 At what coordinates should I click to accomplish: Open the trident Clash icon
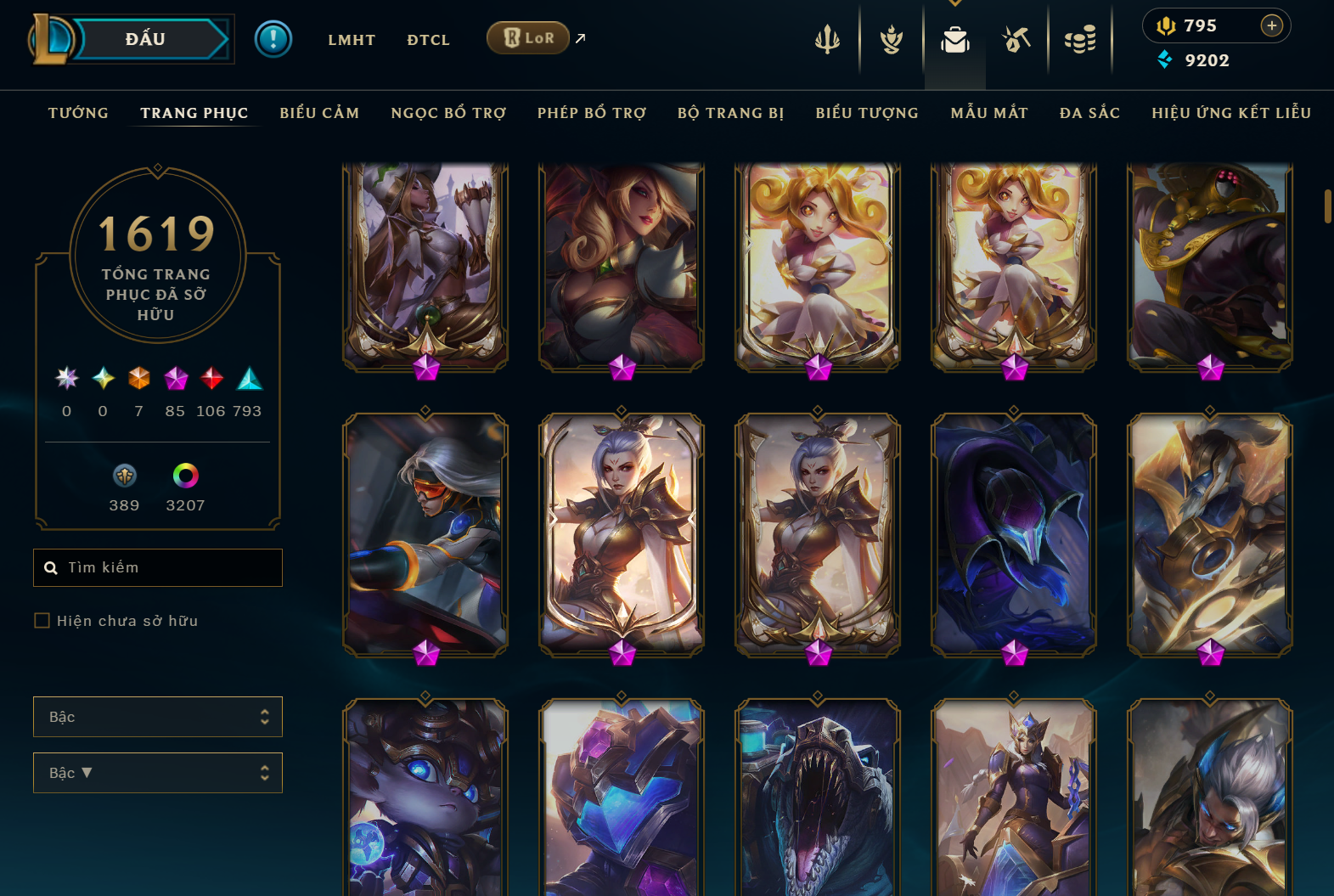(828, 38)
